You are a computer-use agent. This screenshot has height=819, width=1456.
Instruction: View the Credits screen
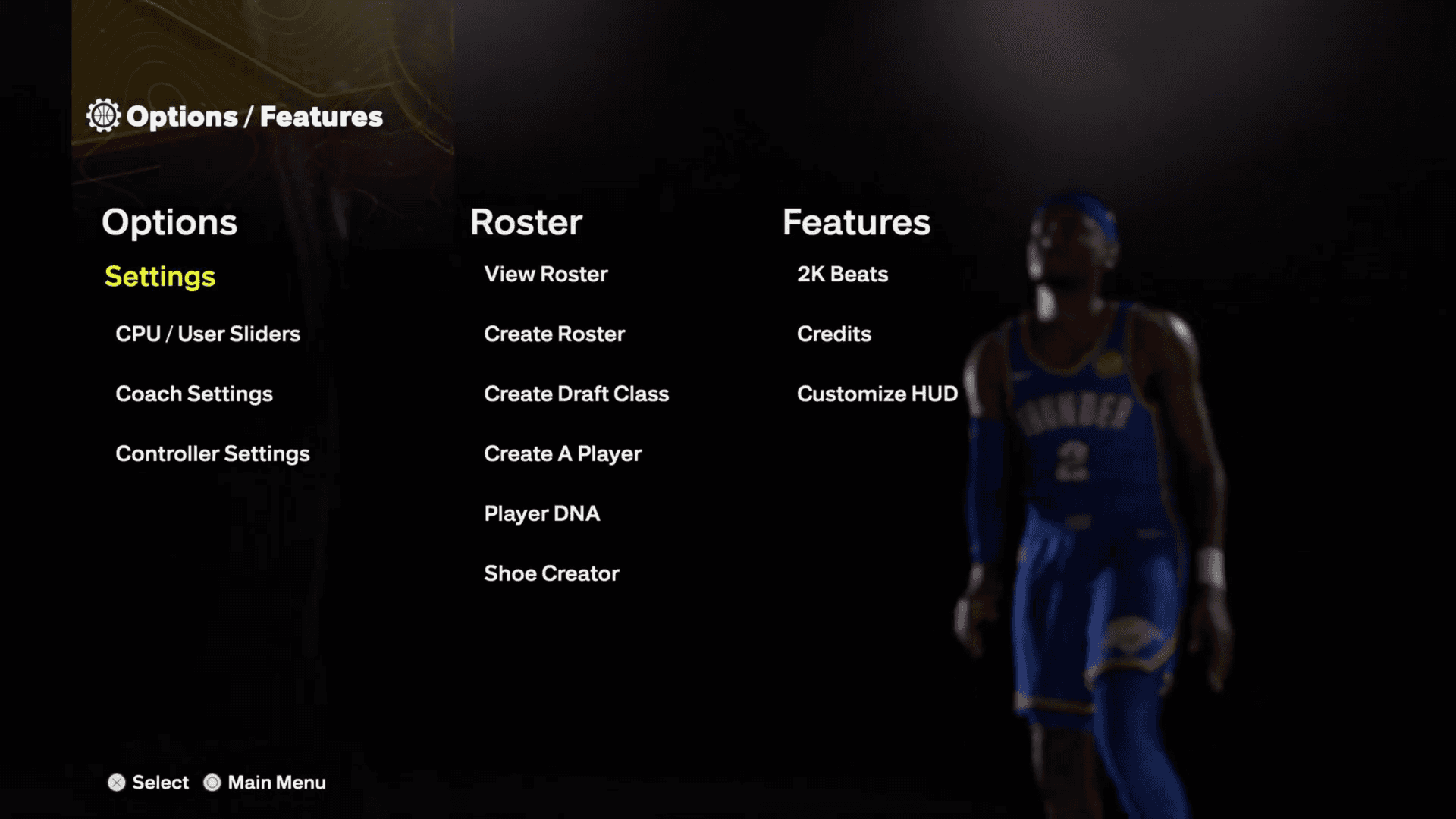pos(833,334)
